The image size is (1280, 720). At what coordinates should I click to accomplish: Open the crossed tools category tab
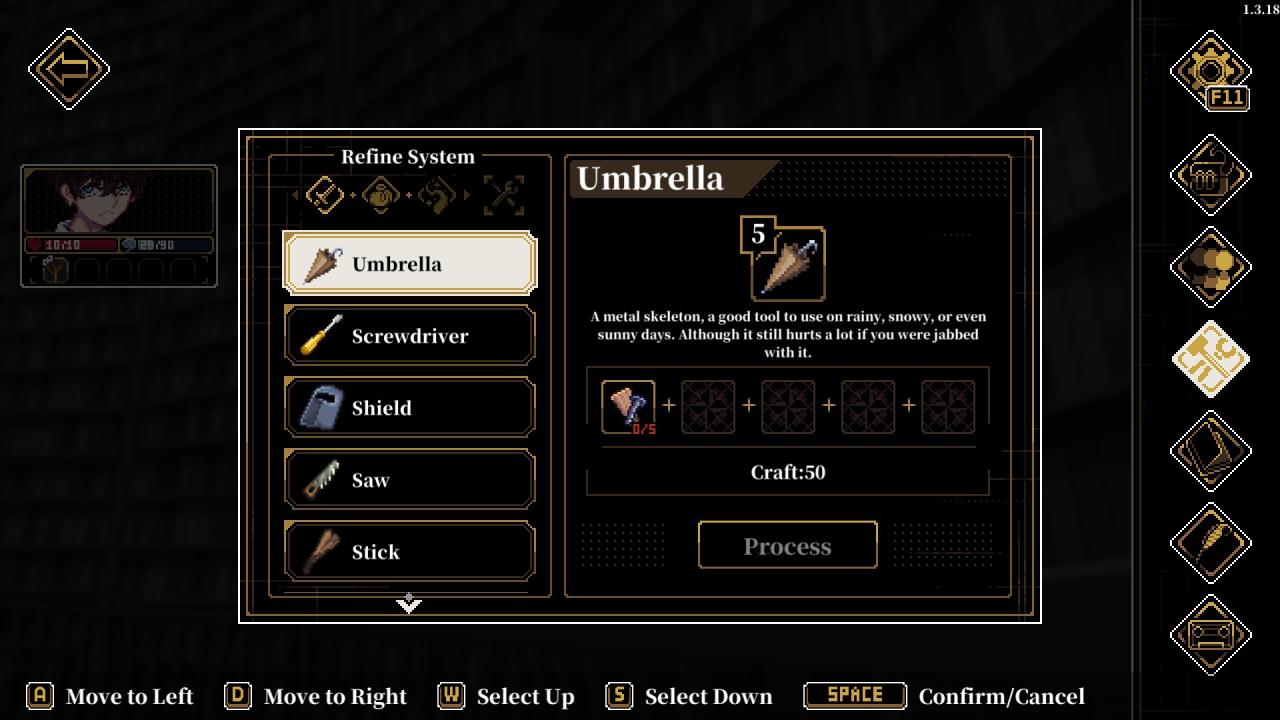tap(503, 194)
